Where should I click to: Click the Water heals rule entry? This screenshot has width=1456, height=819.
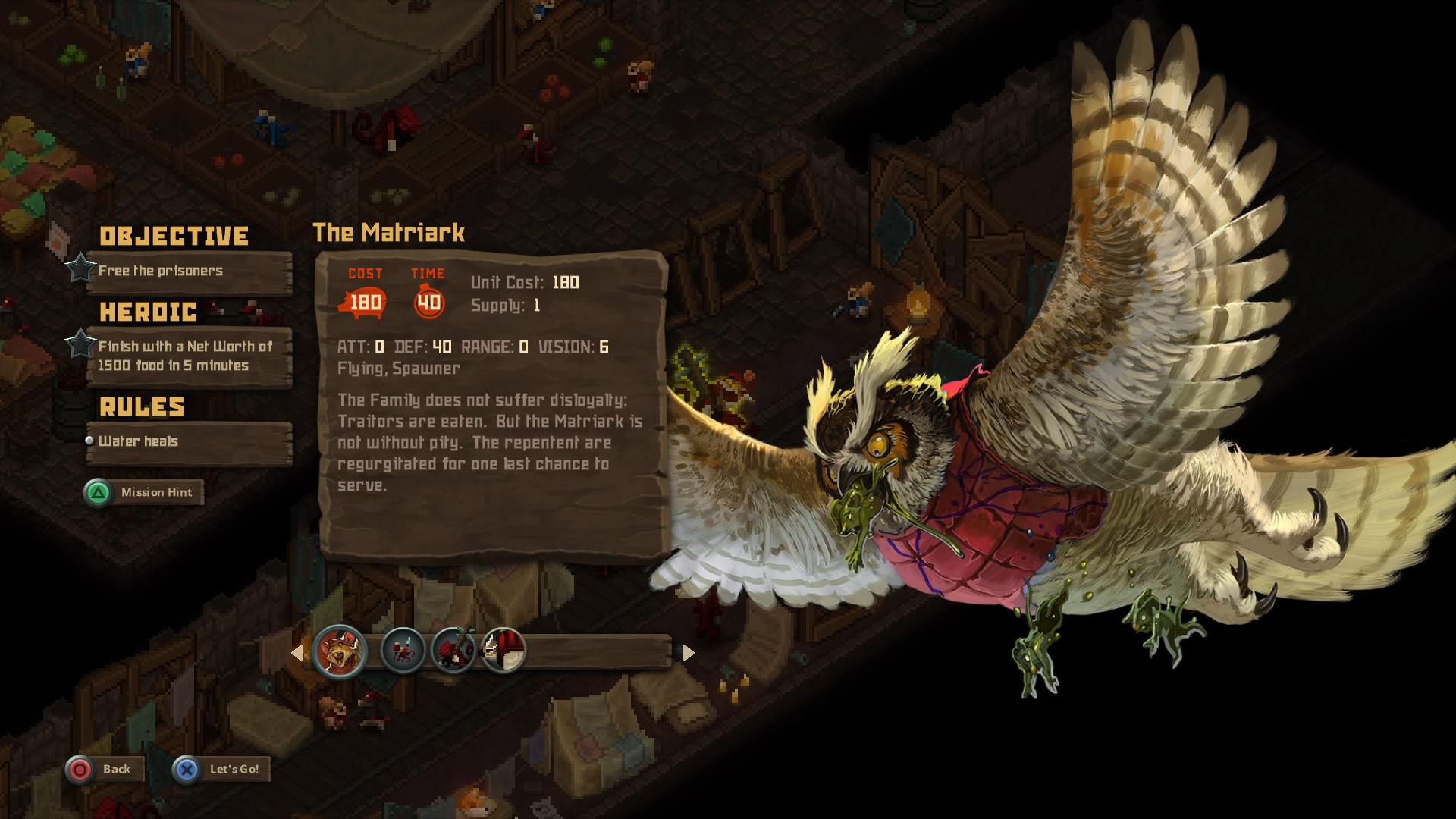(188, 442)
